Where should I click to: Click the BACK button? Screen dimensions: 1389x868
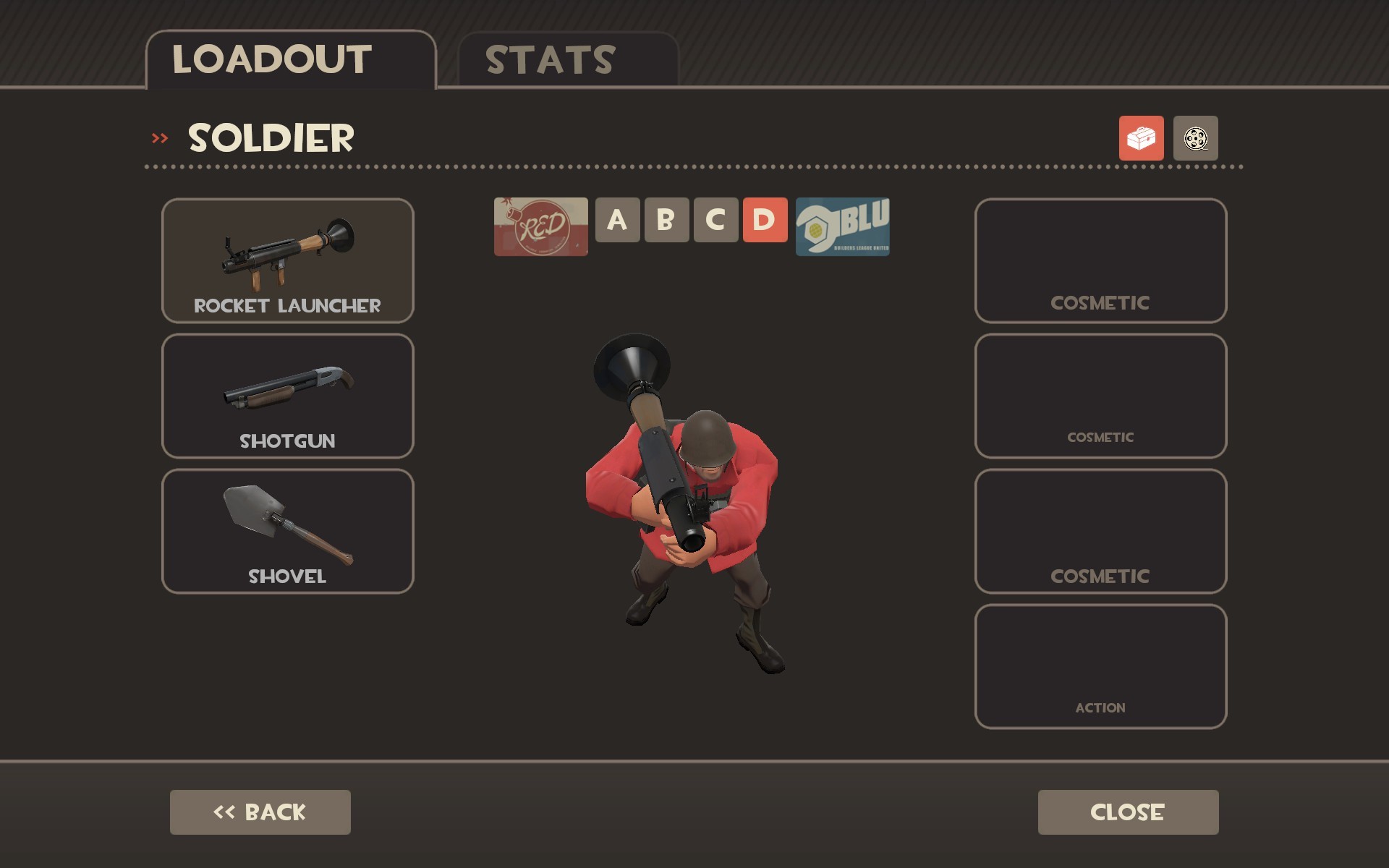click(x=259, y=812)
